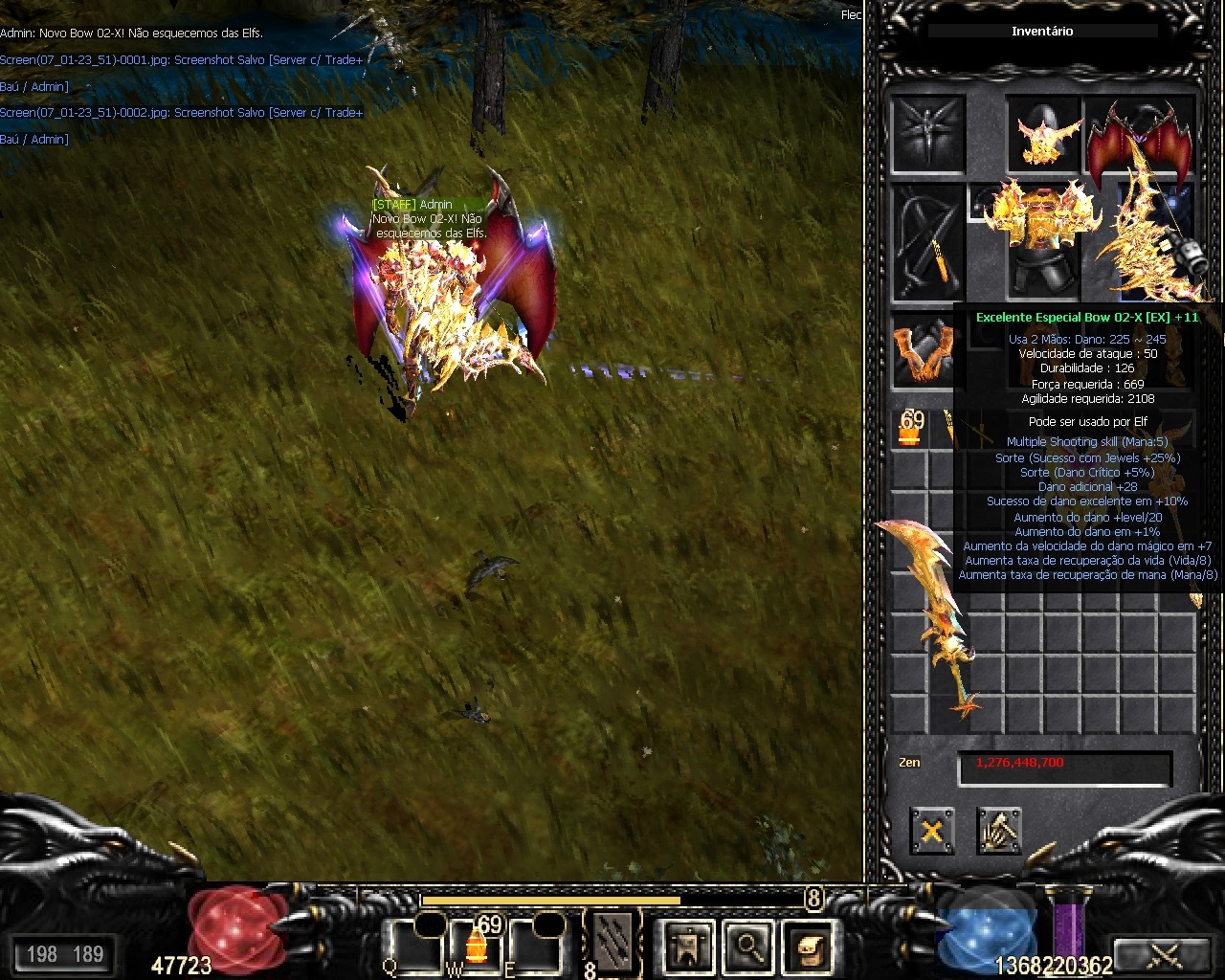The image size is (1225, 980).
Task: Click the empty E hotkey slot
Action: 536,946
